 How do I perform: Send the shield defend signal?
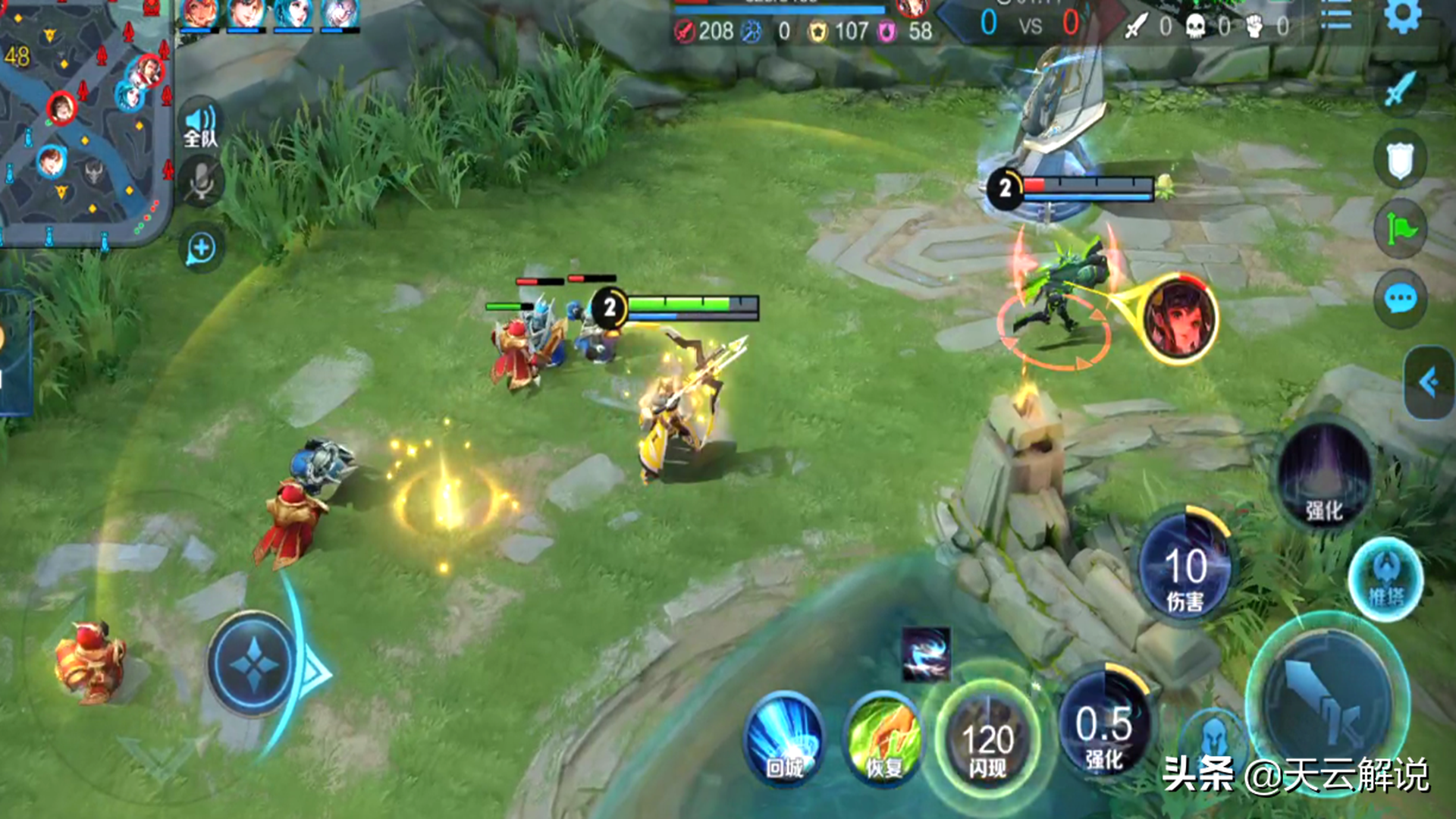click(1400, 160)
